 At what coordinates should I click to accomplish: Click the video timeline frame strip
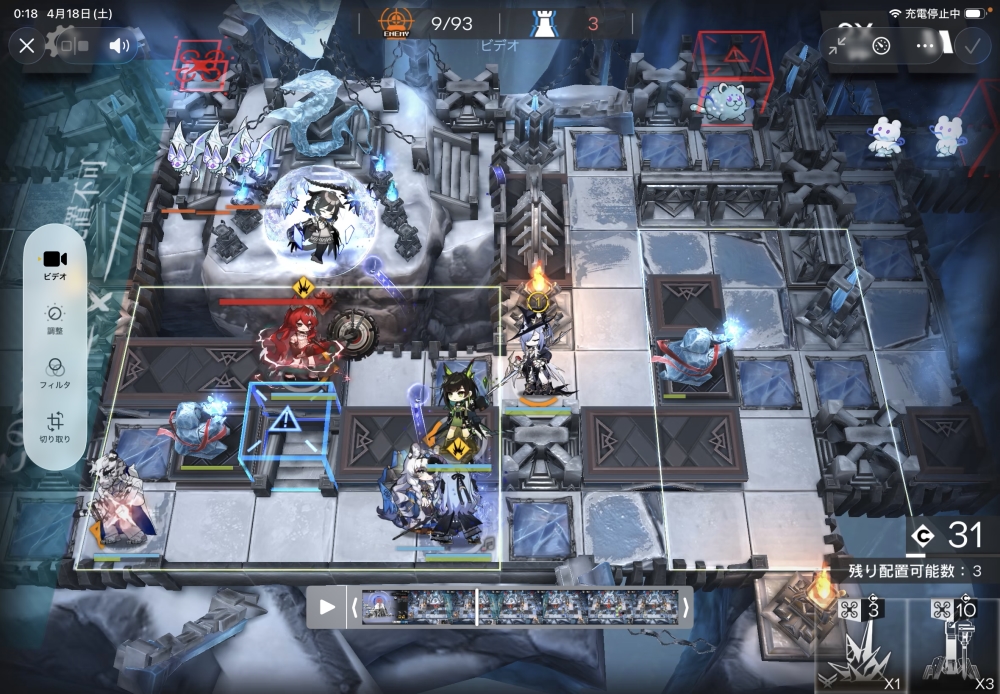click(519, 607)
